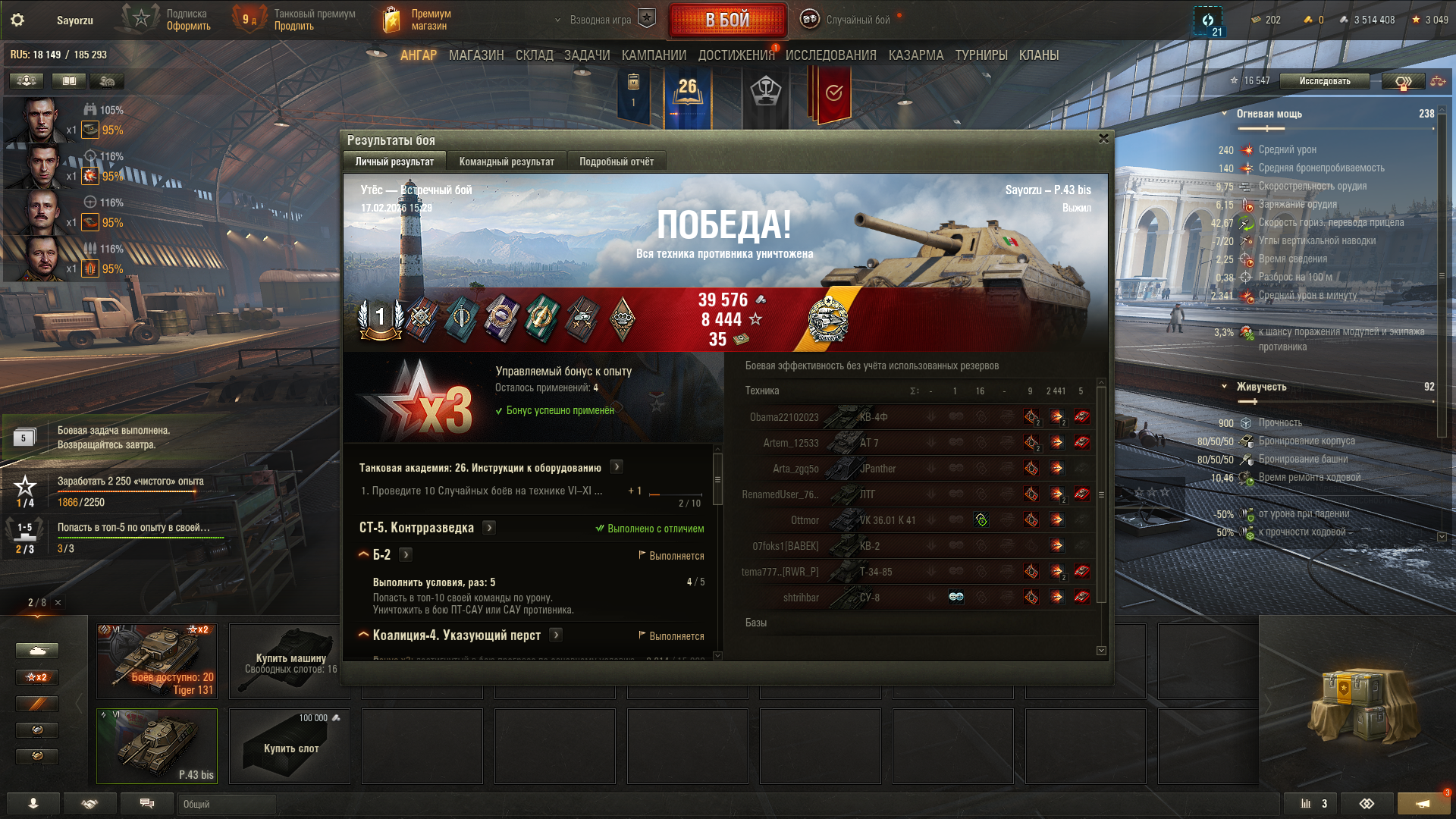The image size is (1456, 819).
Task: Open game settings via gear icon
Action: tap(17, 20)
